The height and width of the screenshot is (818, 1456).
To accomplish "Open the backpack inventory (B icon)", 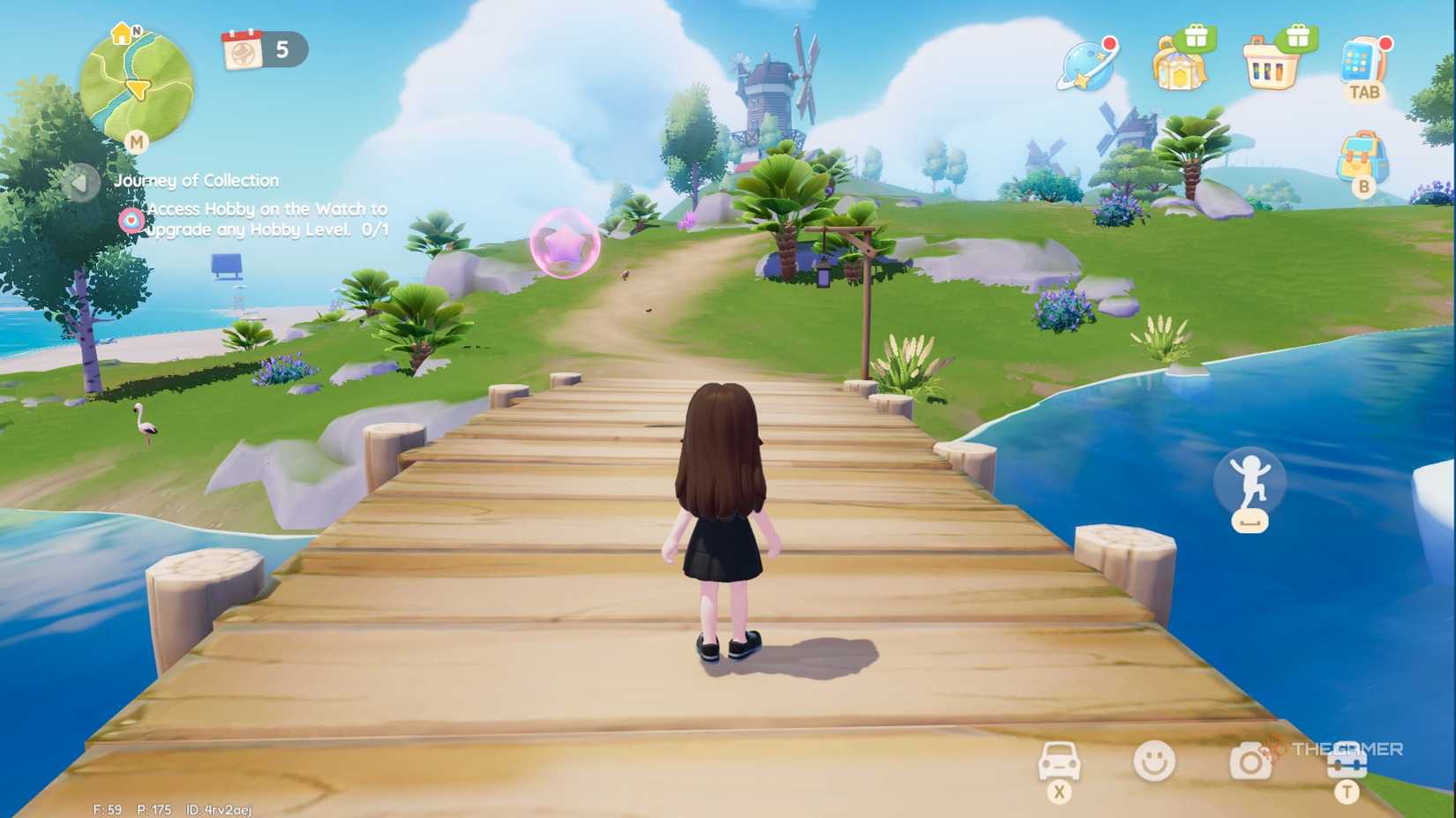I will 1362,156.
